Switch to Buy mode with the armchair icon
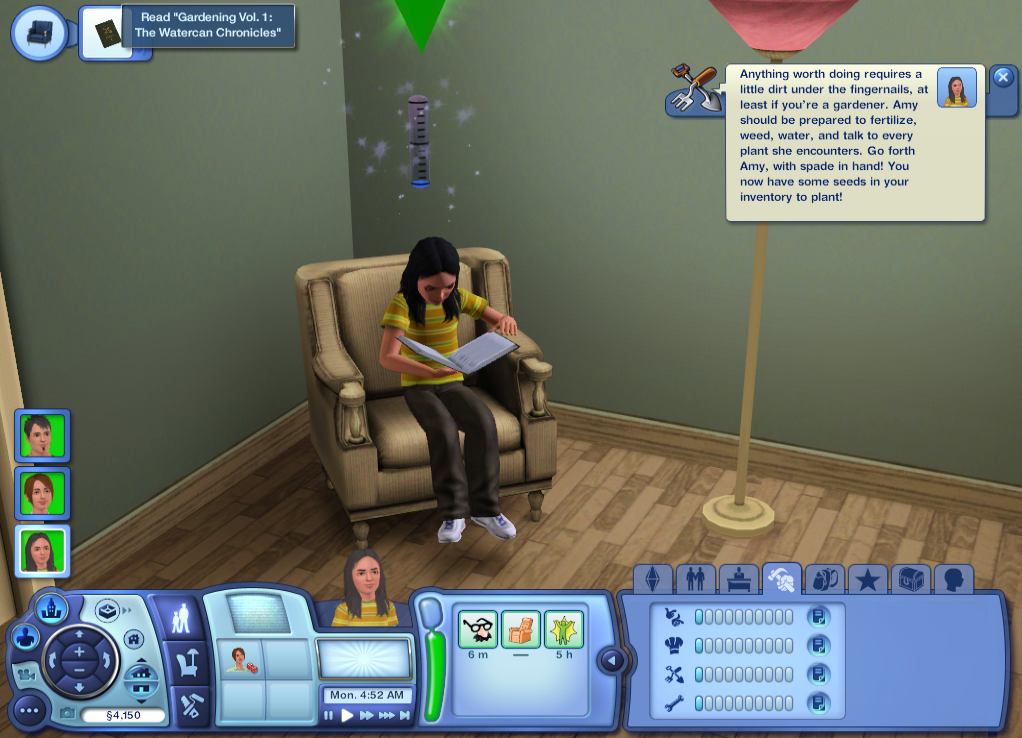 [x=187, y=662]
